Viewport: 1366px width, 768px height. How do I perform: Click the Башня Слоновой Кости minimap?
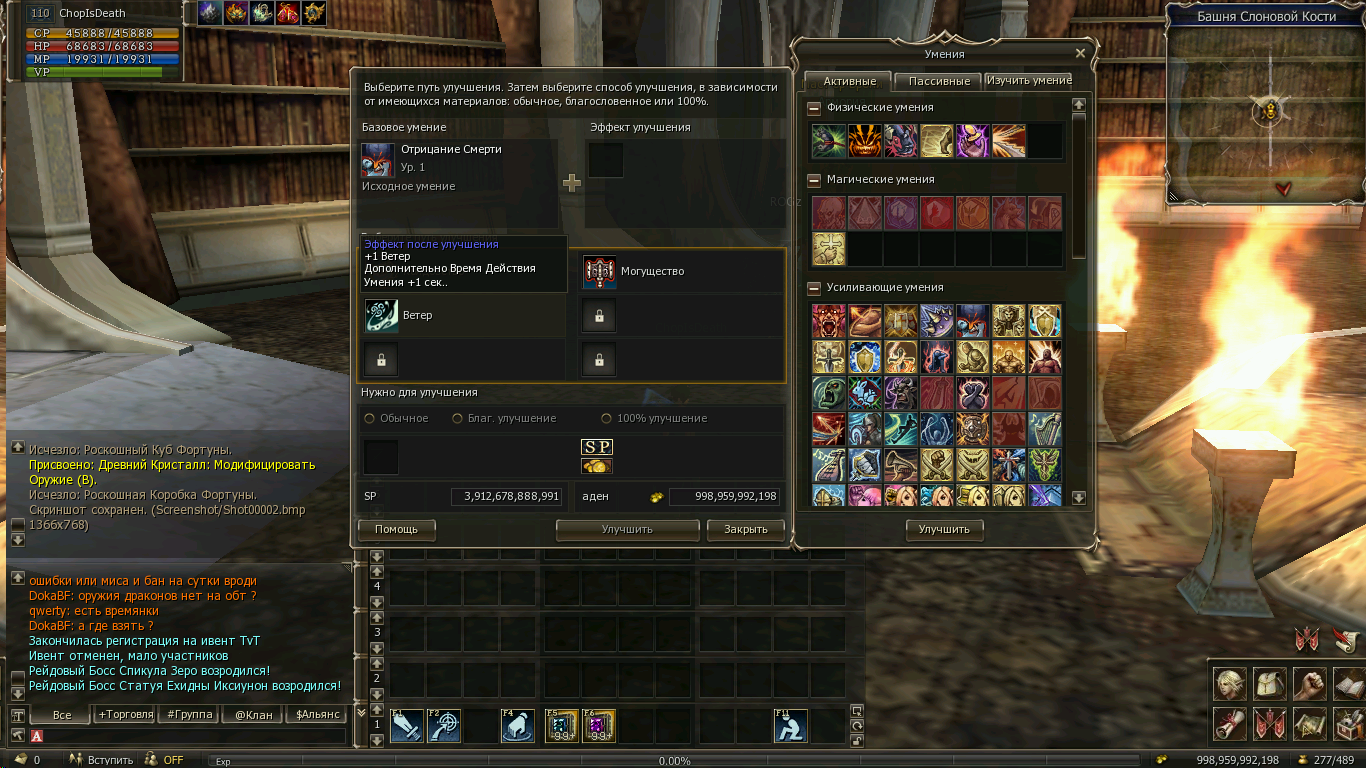[x=1265, y=110]
